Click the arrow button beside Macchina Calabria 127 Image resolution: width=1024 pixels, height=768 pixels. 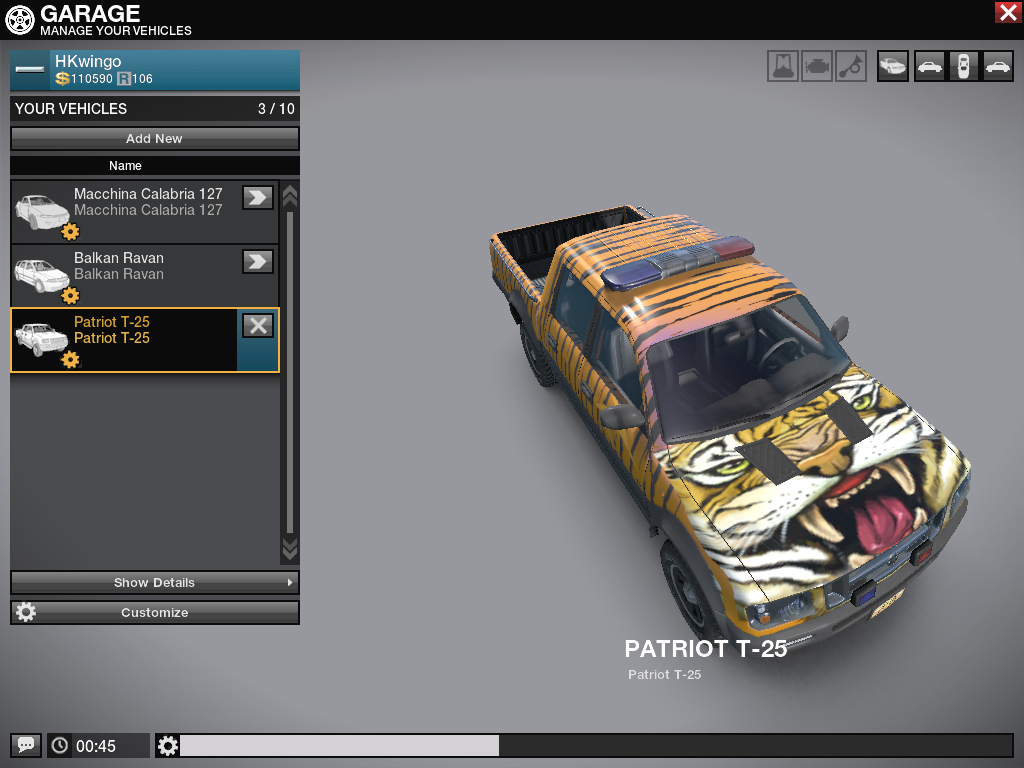(258, 197)
